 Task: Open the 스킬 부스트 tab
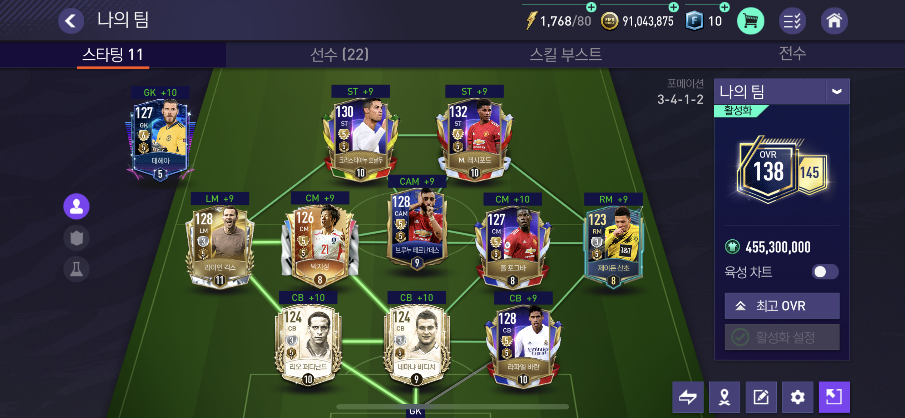pyautogui.click(x=566, y=54)
